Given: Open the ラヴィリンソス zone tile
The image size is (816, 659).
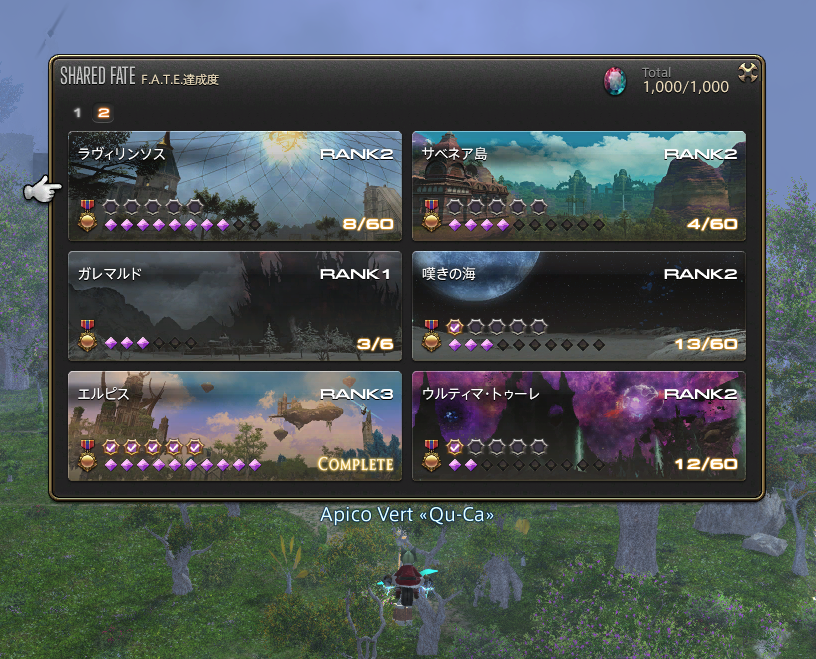Looking at the screenshot, I should coord(235,186).
